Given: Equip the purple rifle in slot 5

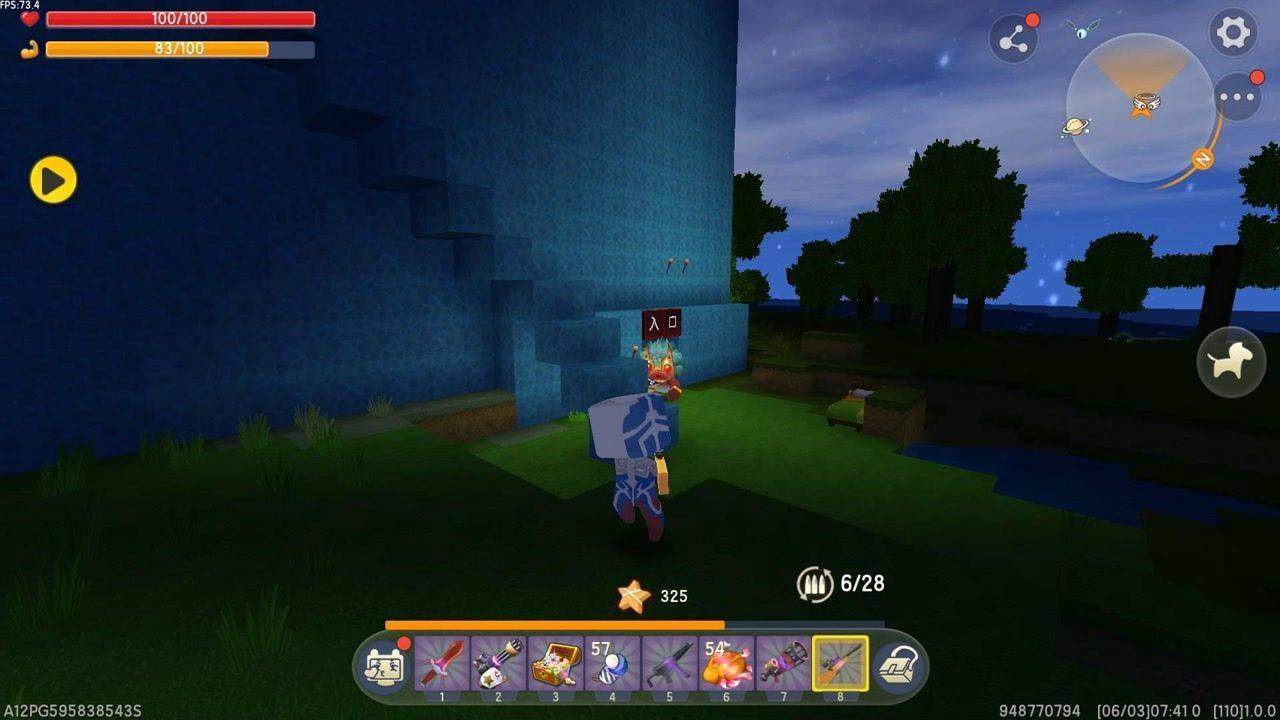Looking at the screenshot, I should 669,662.
